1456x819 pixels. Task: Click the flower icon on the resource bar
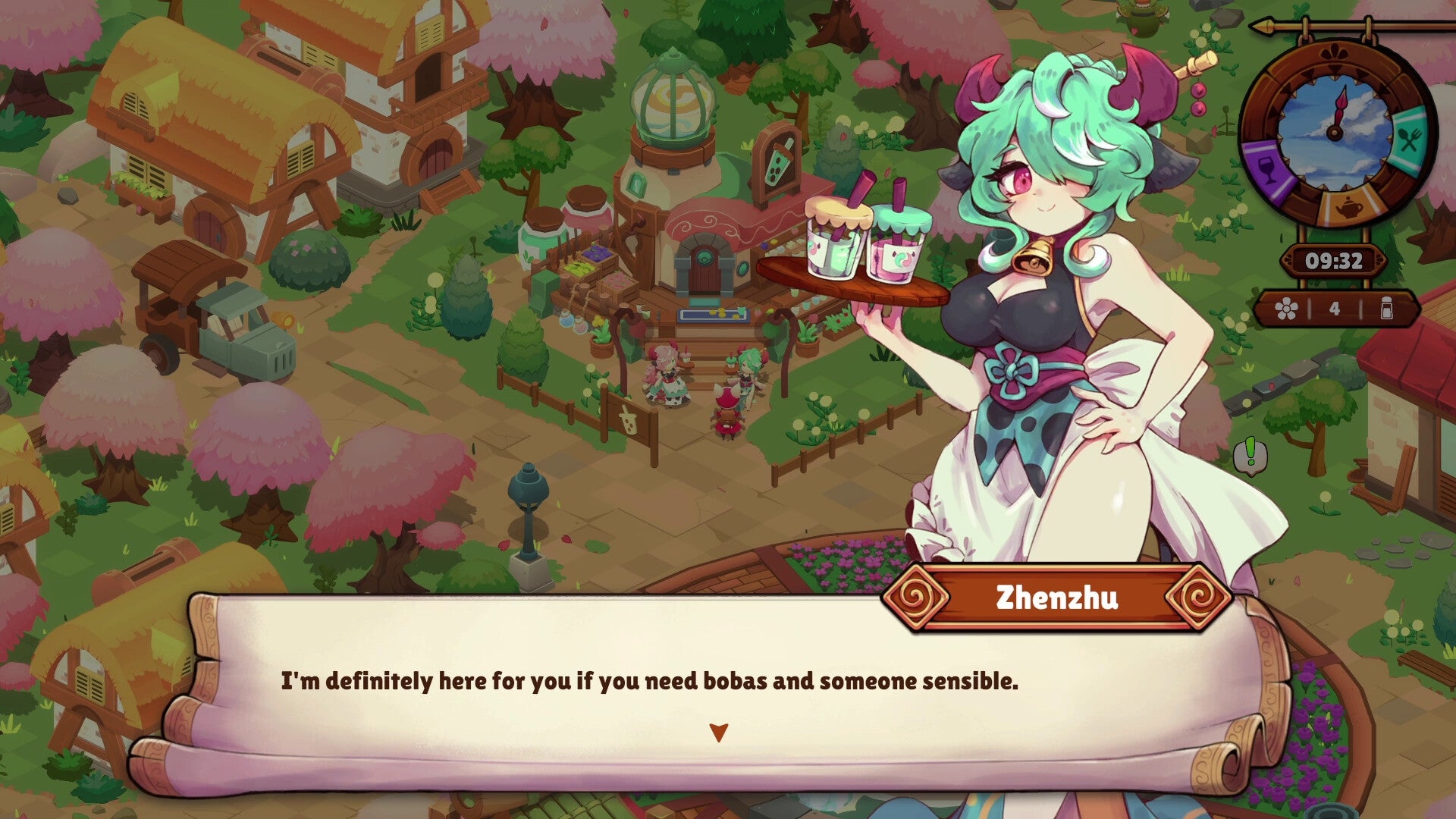click(x=1287, y=308)
